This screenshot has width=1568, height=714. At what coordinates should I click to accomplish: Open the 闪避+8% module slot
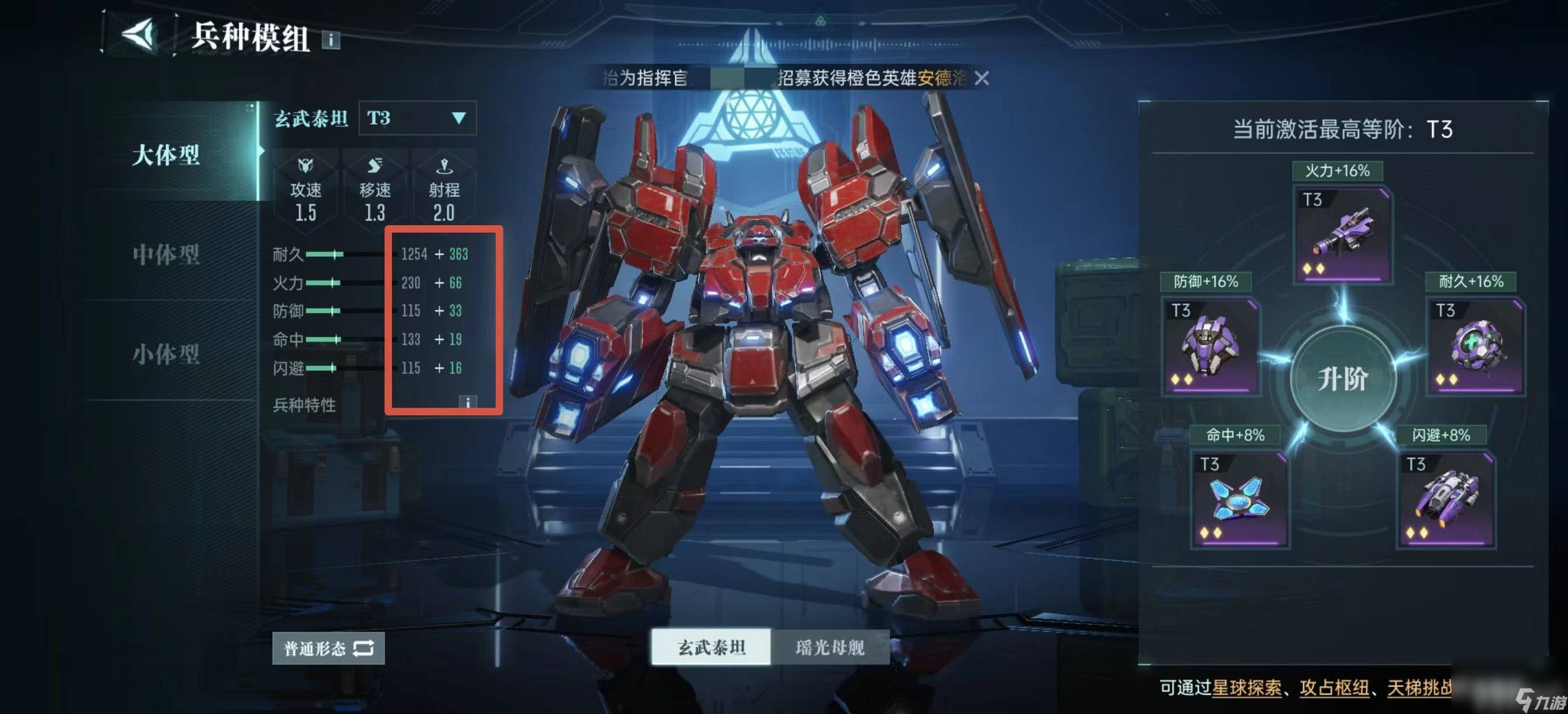tap(1445, 501)
